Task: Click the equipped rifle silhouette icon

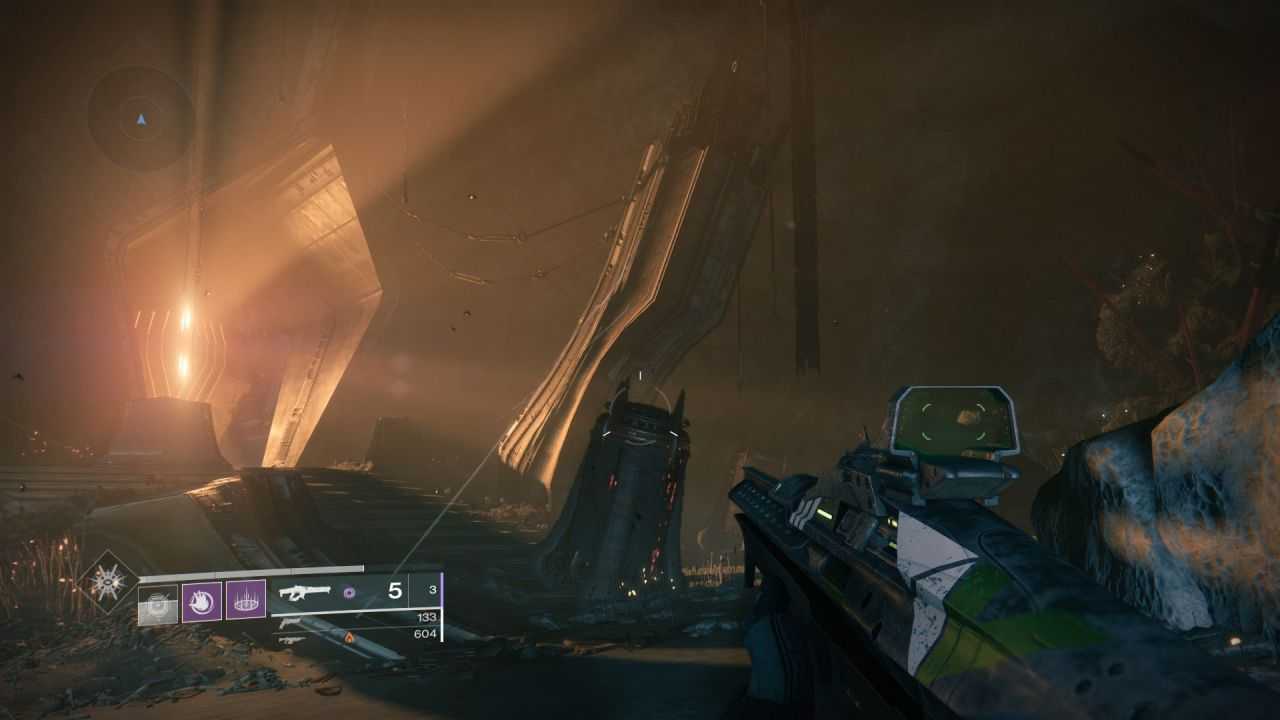Action: [x=305, y=592]
